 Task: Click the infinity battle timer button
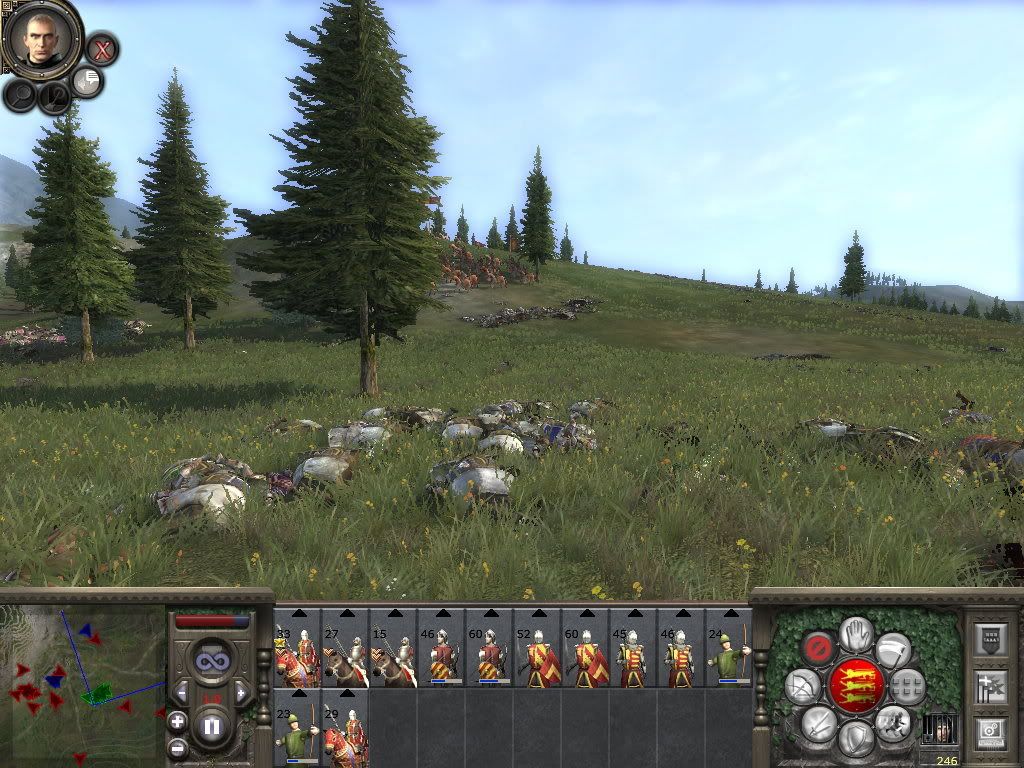[212, 661]
